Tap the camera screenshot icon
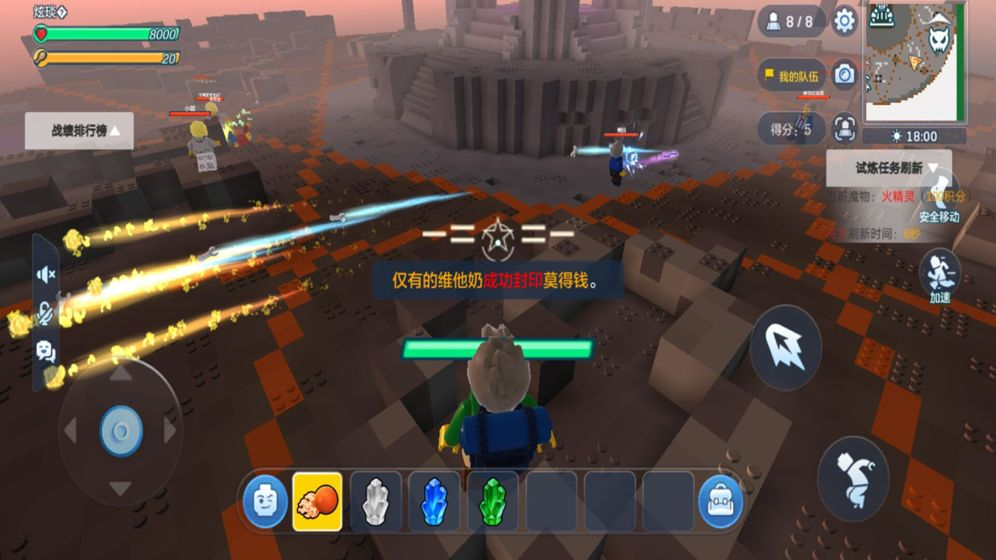The height and width of the screenshot is (560, 996). [x=845, y=75]
